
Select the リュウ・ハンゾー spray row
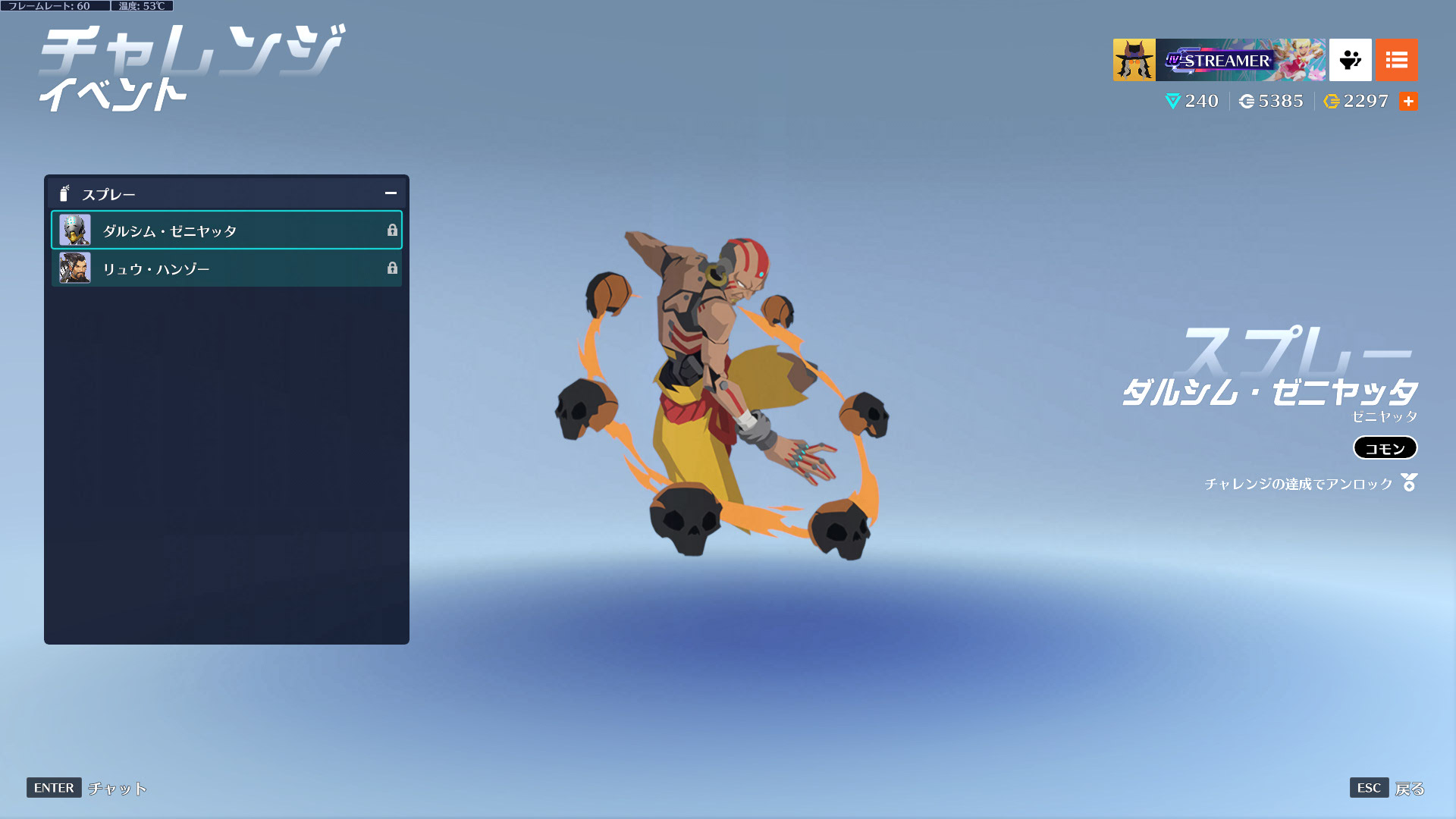(x=226, y=268)
